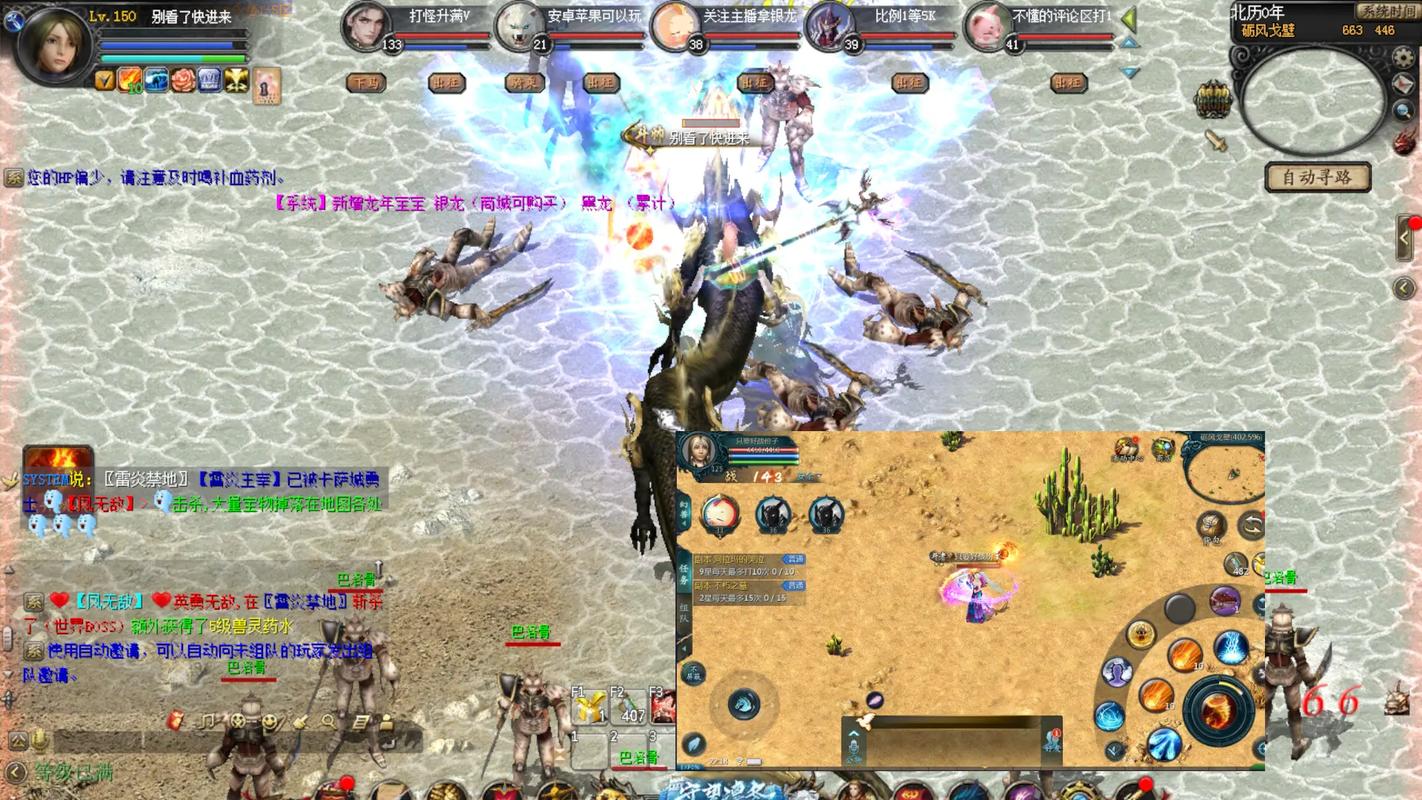1422x800 pixels.
Task: Open the gear settings icon beside minimap
Action: coord(1403,58)
